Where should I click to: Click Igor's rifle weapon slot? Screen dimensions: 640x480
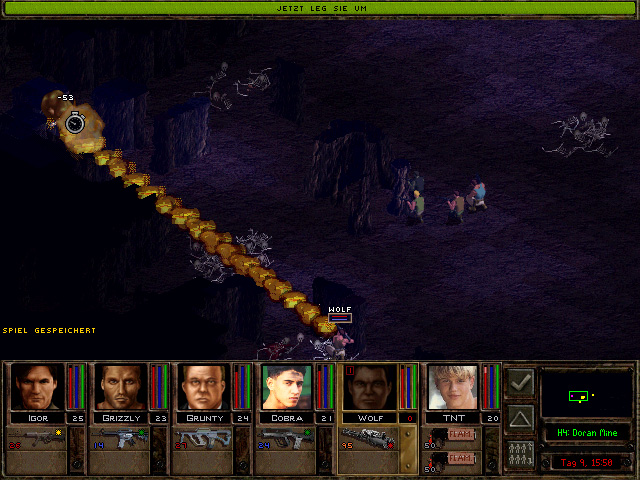pos(37,441)
